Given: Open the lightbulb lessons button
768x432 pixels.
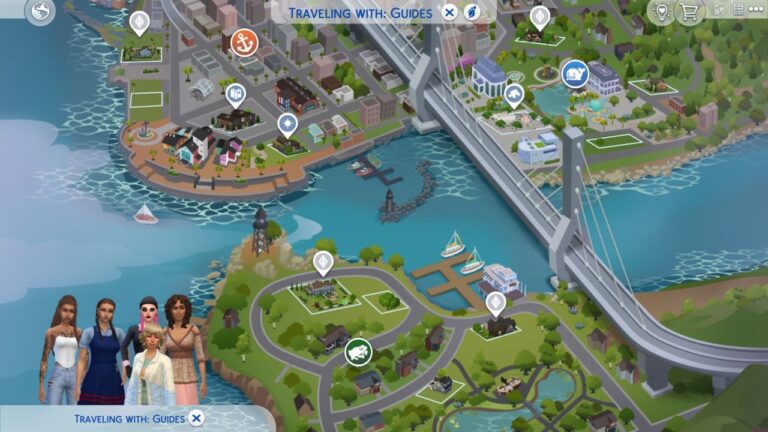Looking at the screenshot, I should click(x=661, y=12).
